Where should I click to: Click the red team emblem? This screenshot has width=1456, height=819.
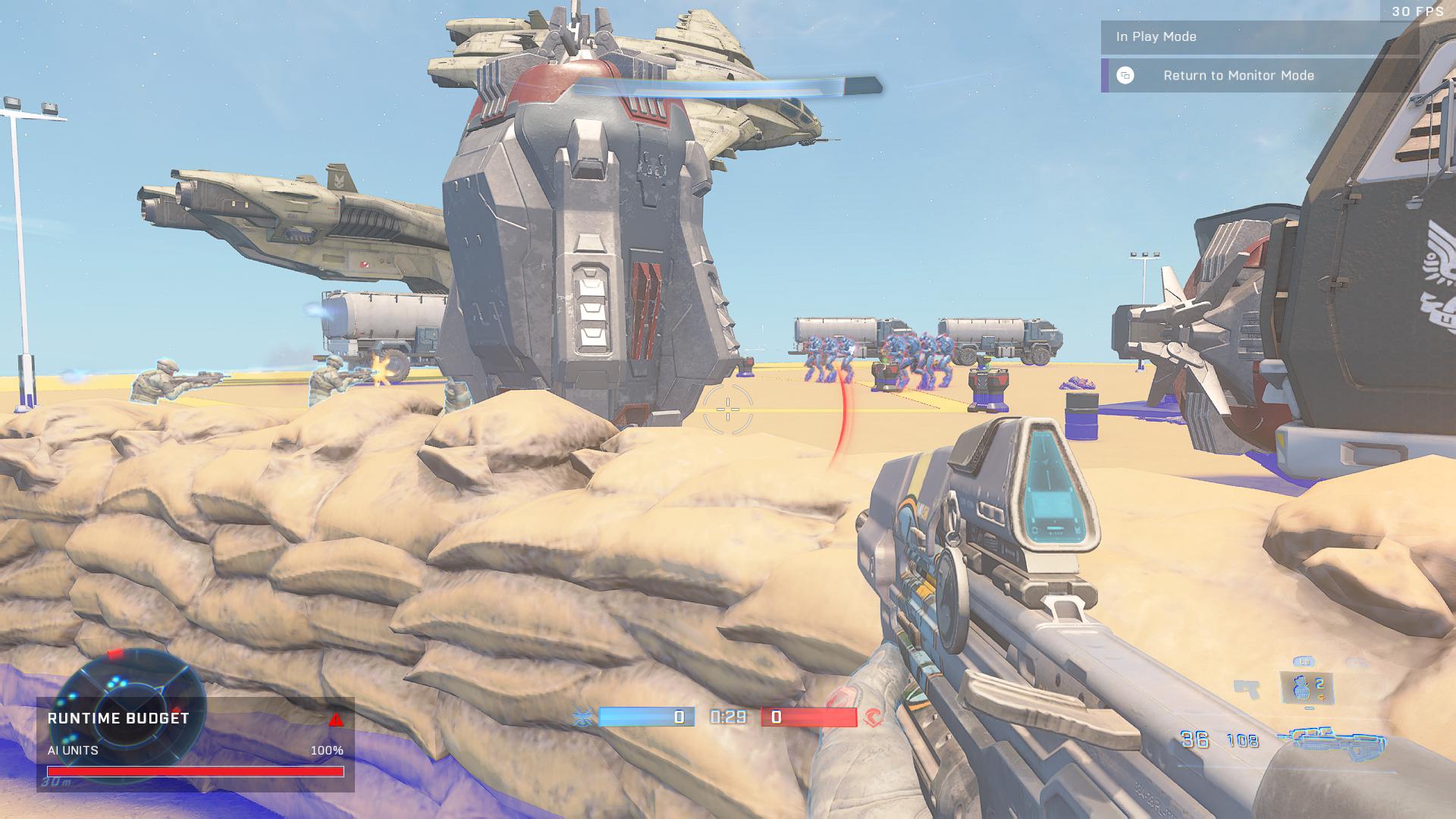tap(873, 717)
